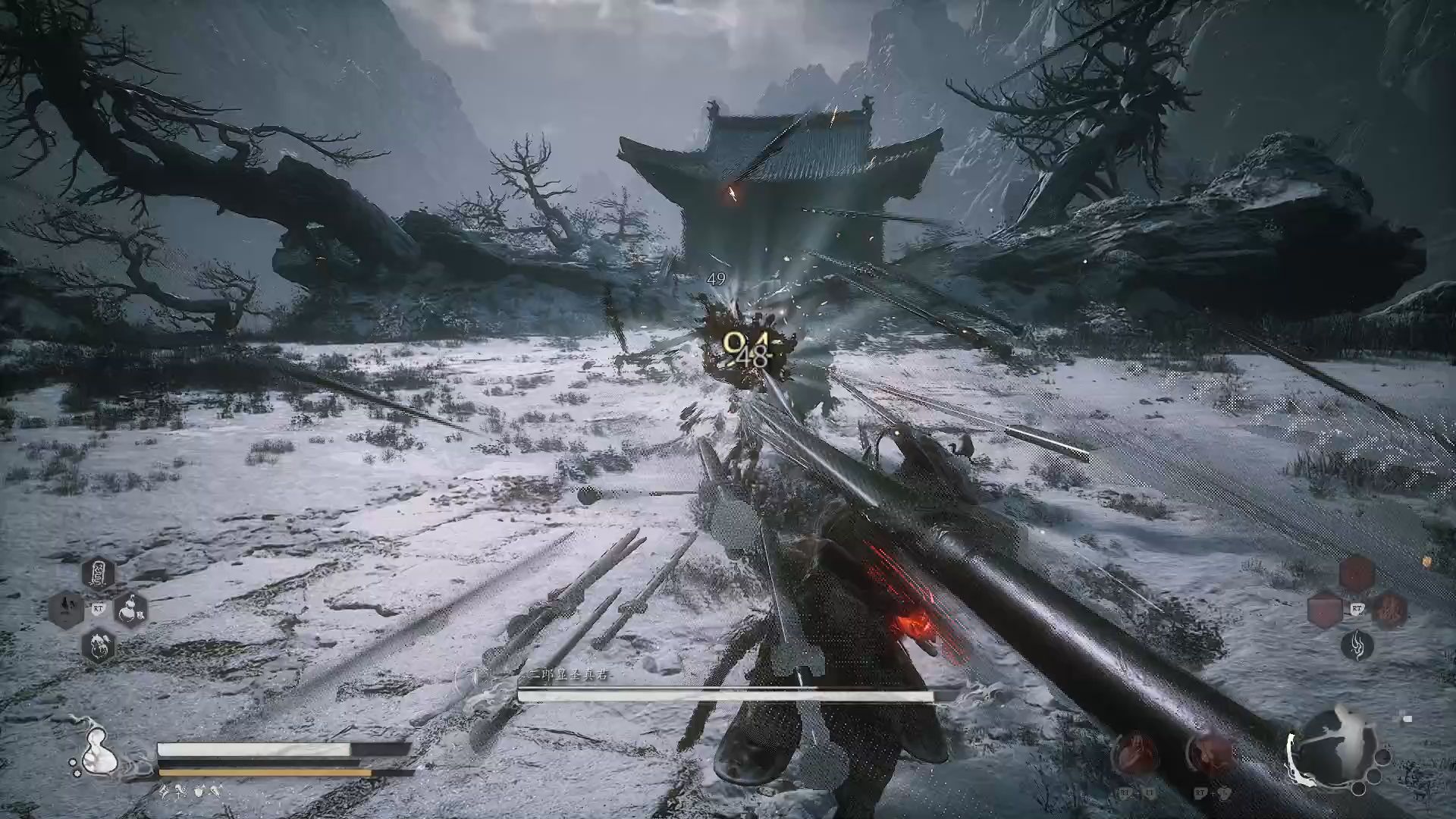The height and width of the screenshot is (819, 1456).
Task: Activate the flame-swirl spell icon
Action: click(x=1357, y=645)
